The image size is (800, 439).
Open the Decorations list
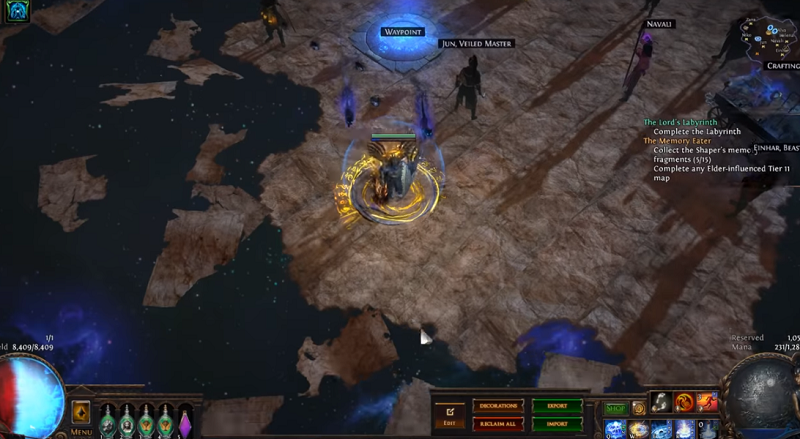[x=497, y=406]
